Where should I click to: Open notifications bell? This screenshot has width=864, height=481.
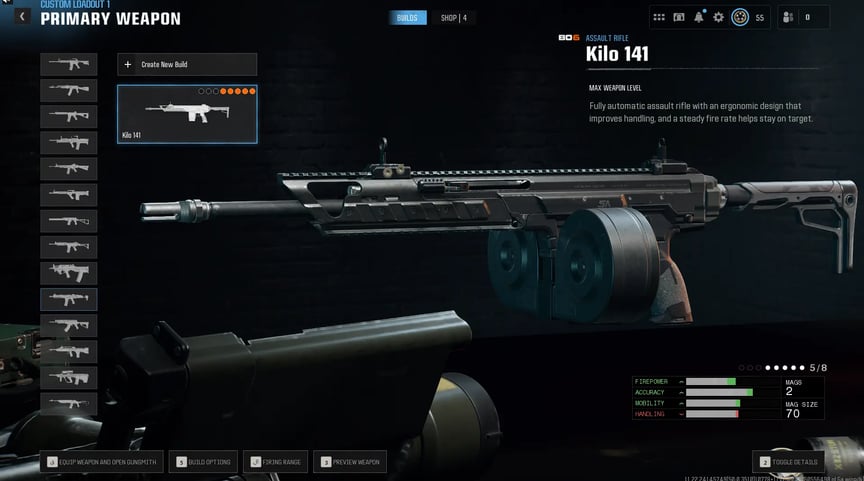pos(698,17)
